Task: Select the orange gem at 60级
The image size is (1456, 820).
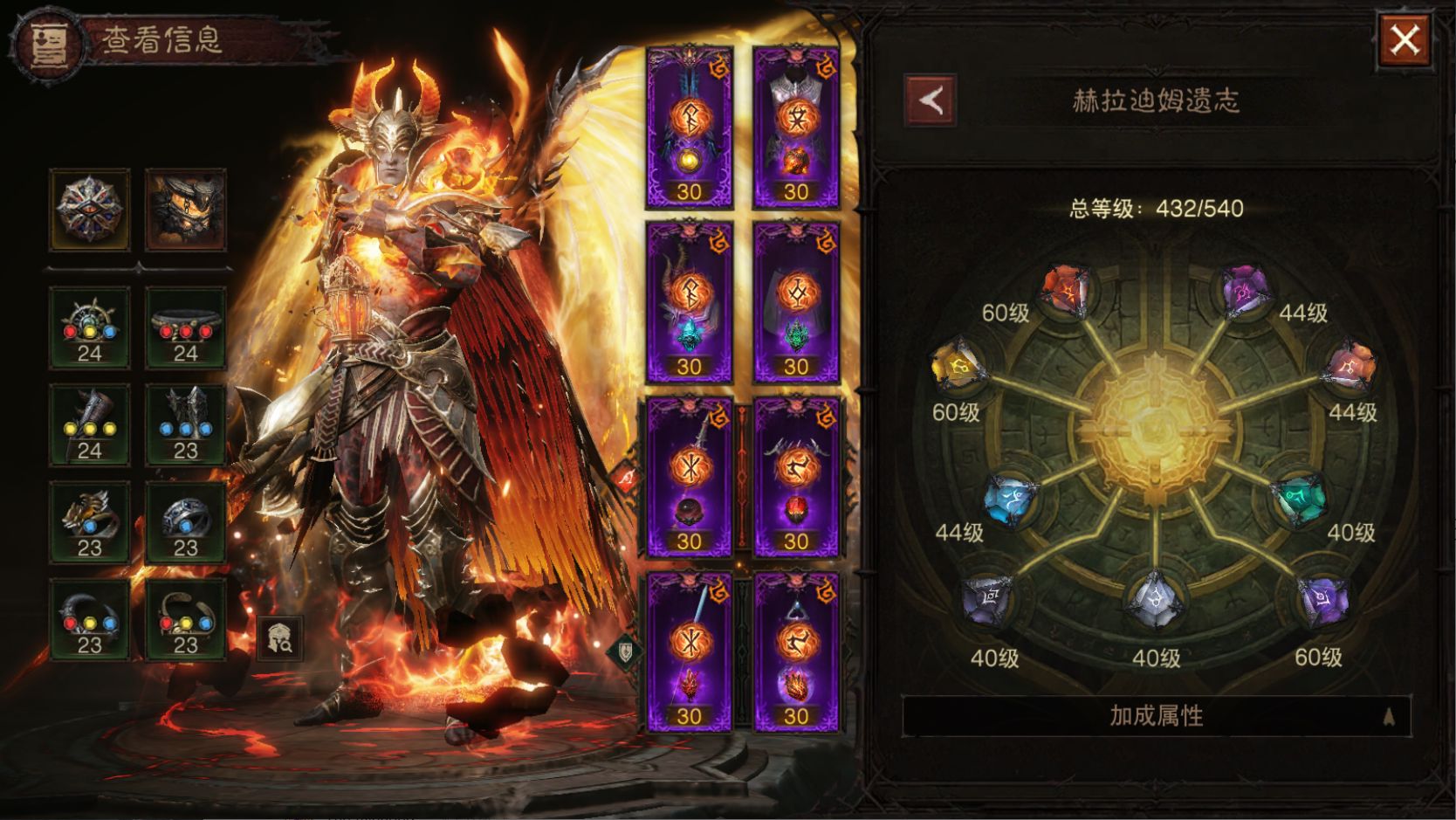Action: pos(1066,291)
